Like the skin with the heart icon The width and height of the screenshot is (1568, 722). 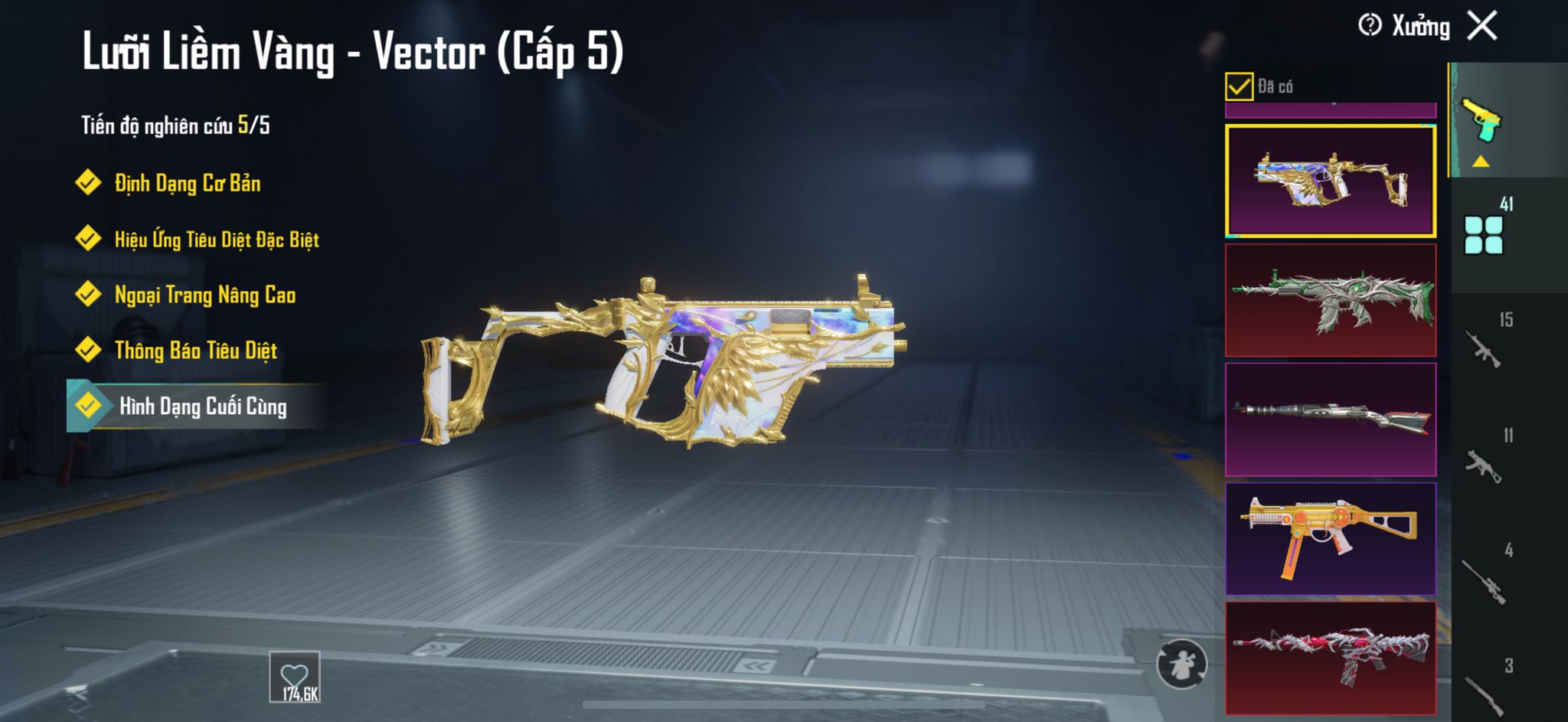pyautogui.click(x=295, y=677)
